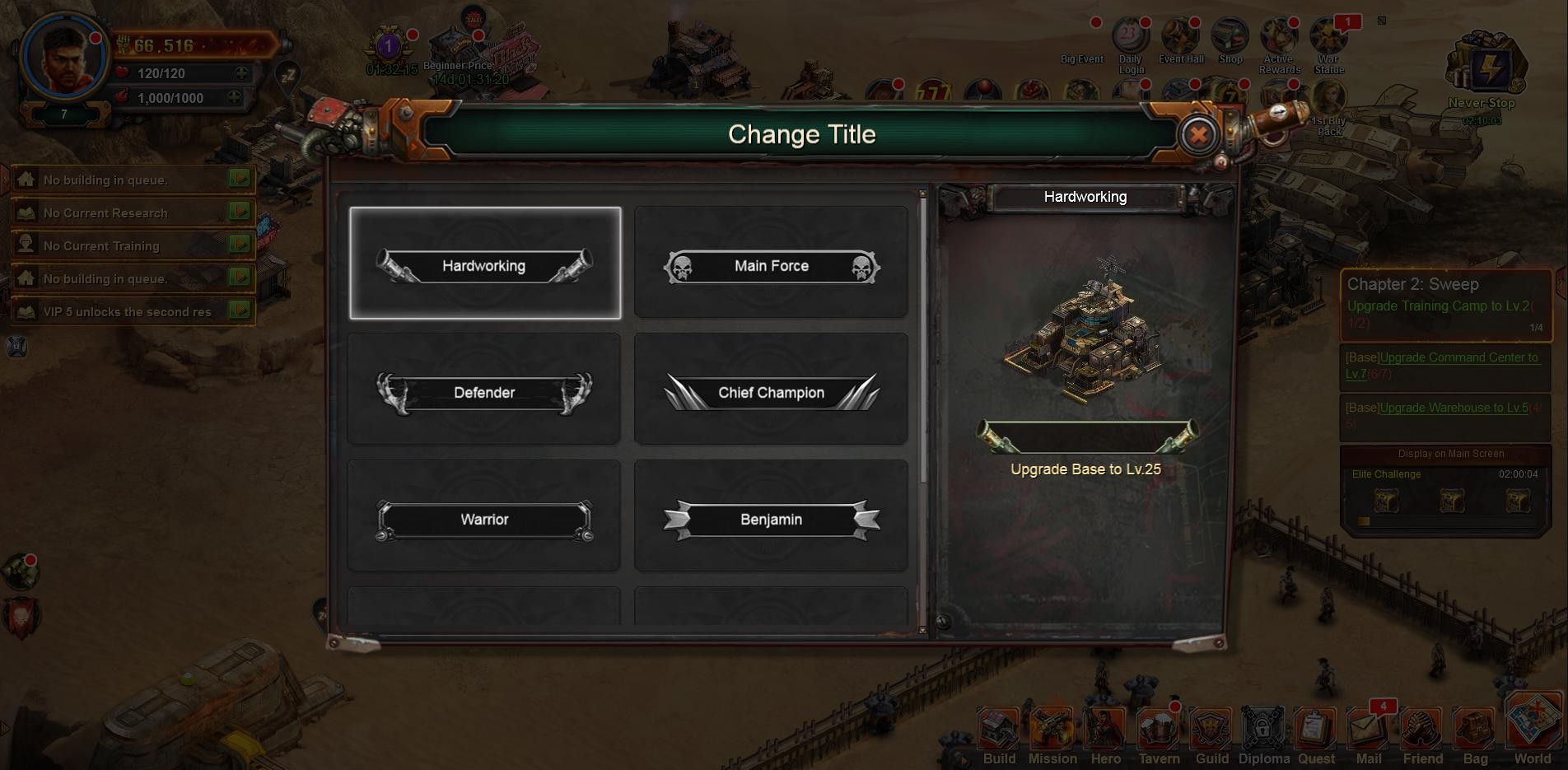1568x770 pixels.
Task: Close the Change Title dialog
Action: (x=1198, y=134)
